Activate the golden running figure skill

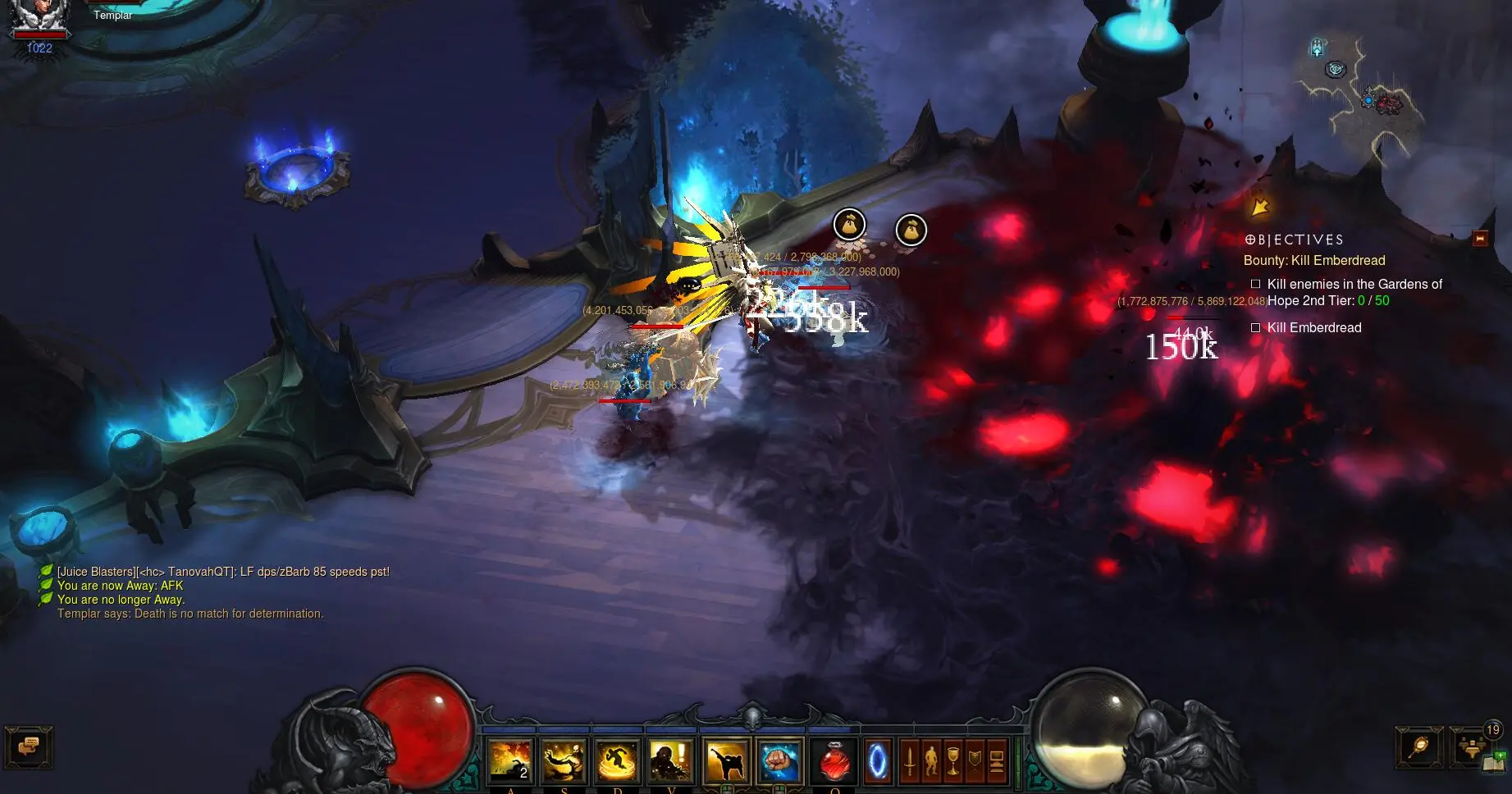click(618, 760)
